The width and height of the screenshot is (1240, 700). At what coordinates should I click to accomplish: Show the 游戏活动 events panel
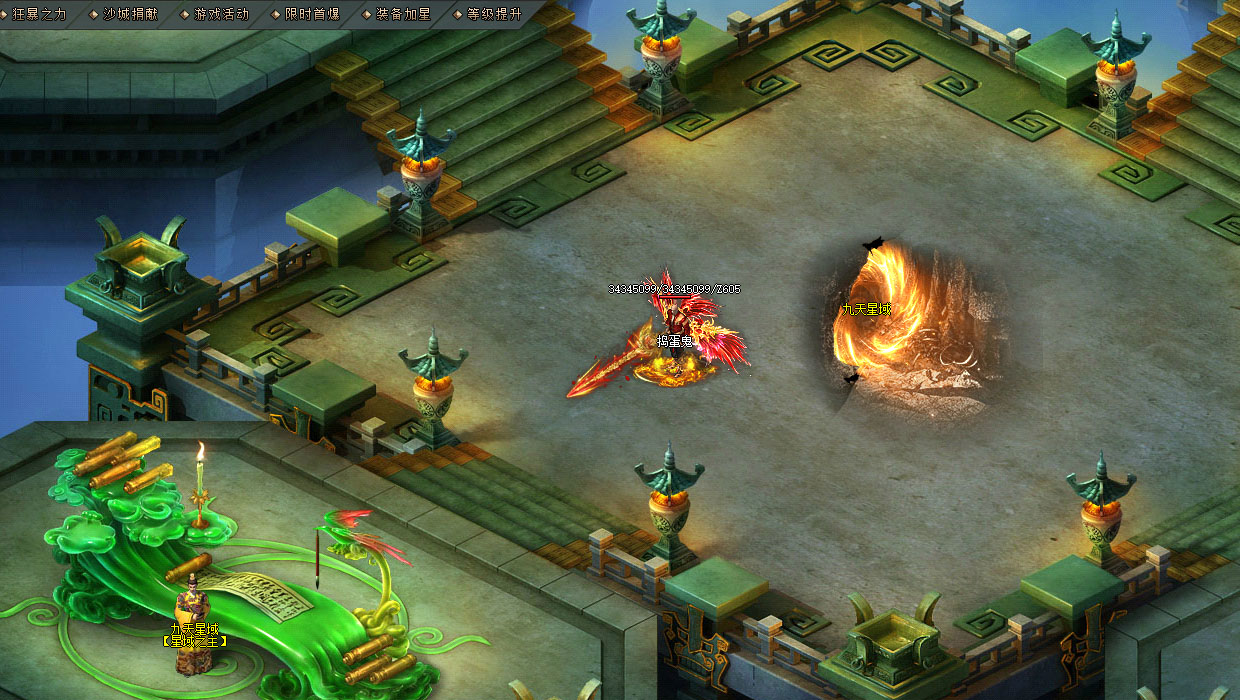pyautogui.click(x=221, y=14)
